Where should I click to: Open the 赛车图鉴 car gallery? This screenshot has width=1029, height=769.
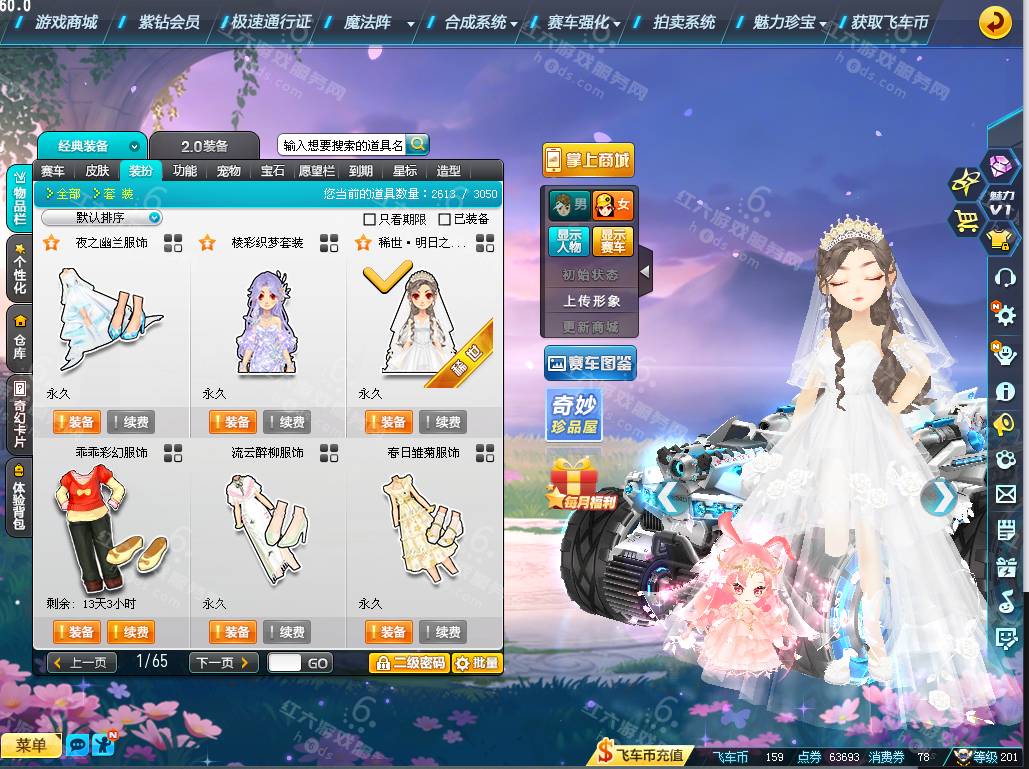click(590, 364)
